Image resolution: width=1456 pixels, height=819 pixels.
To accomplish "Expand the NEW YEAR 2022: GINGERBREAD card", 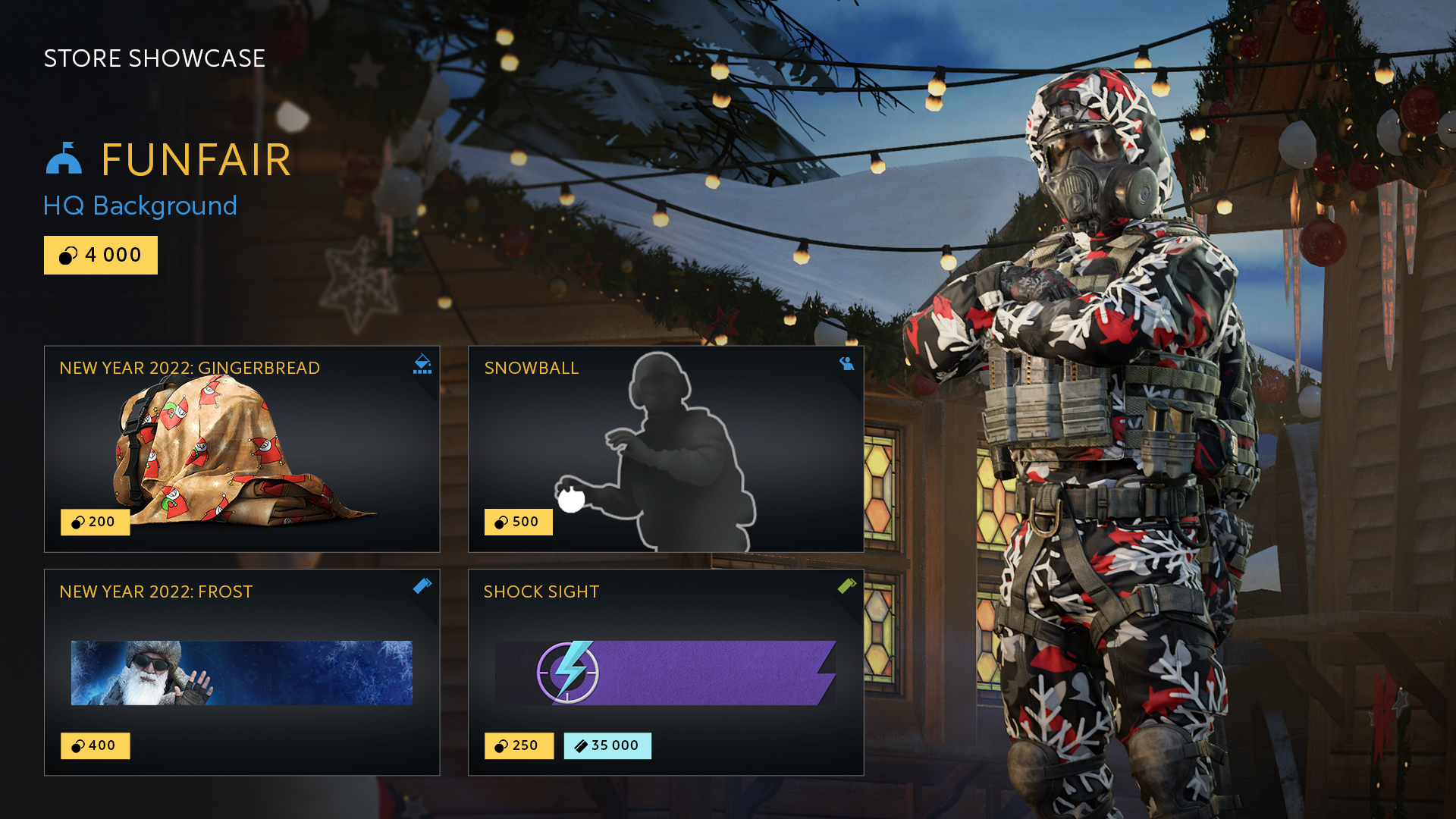I will pos(243,447).
